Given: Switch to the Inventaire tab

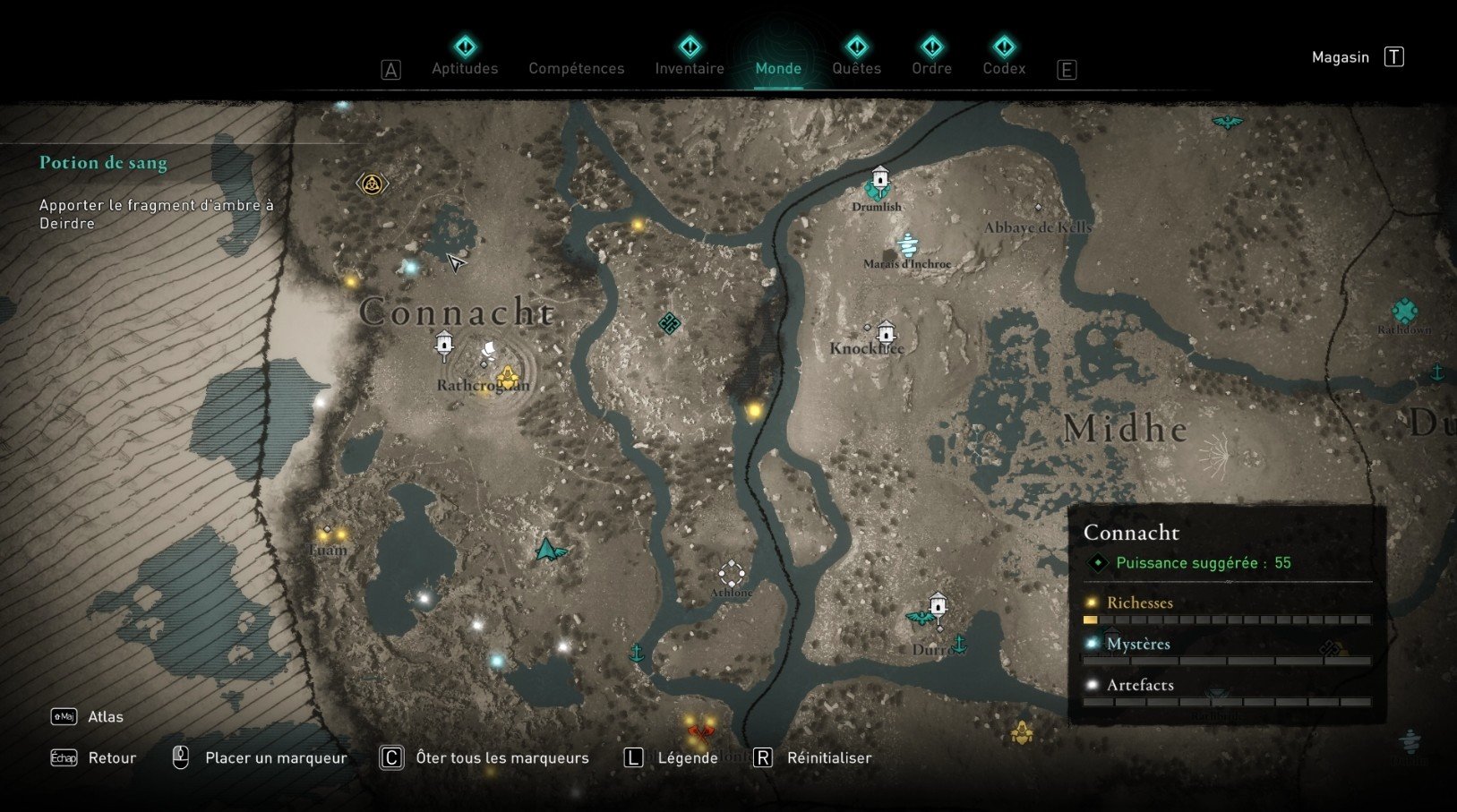Looking at the screenshot, I should point(690,68).
